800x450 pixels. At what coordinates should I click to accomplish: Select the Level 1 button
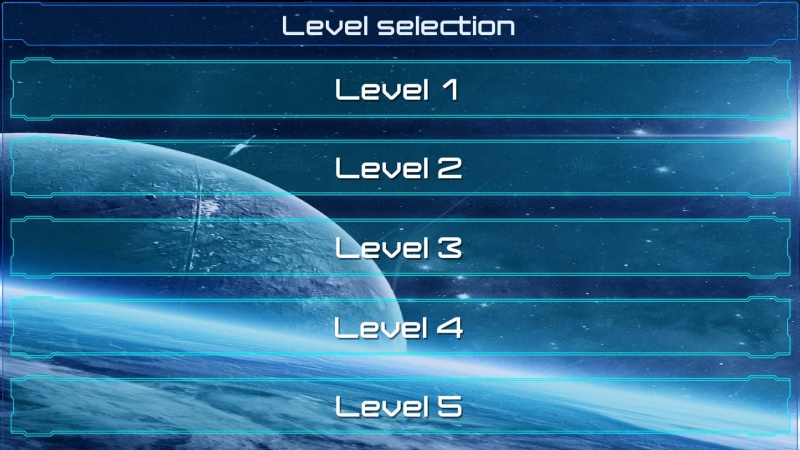(399, 90)
